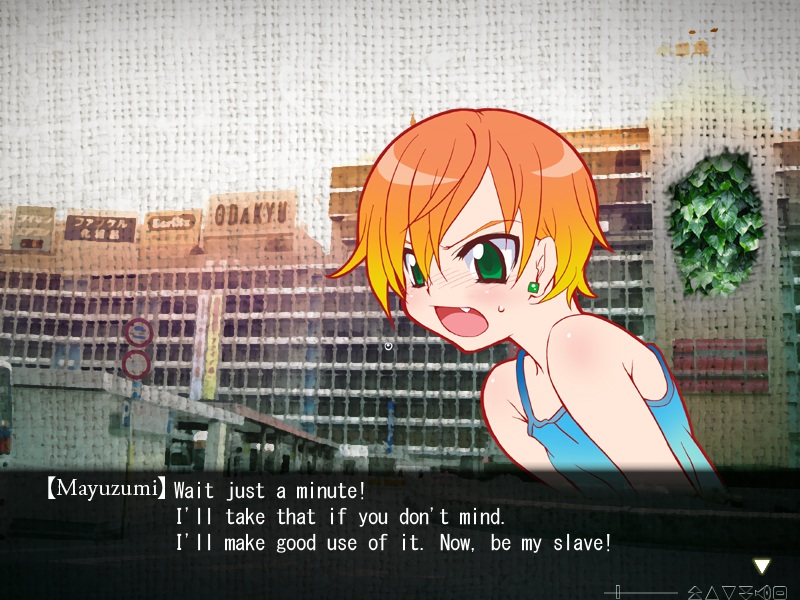Screen dimensions: 800x600
Task: Click the double down-arrow icon
Action: (x=746, y=593)
